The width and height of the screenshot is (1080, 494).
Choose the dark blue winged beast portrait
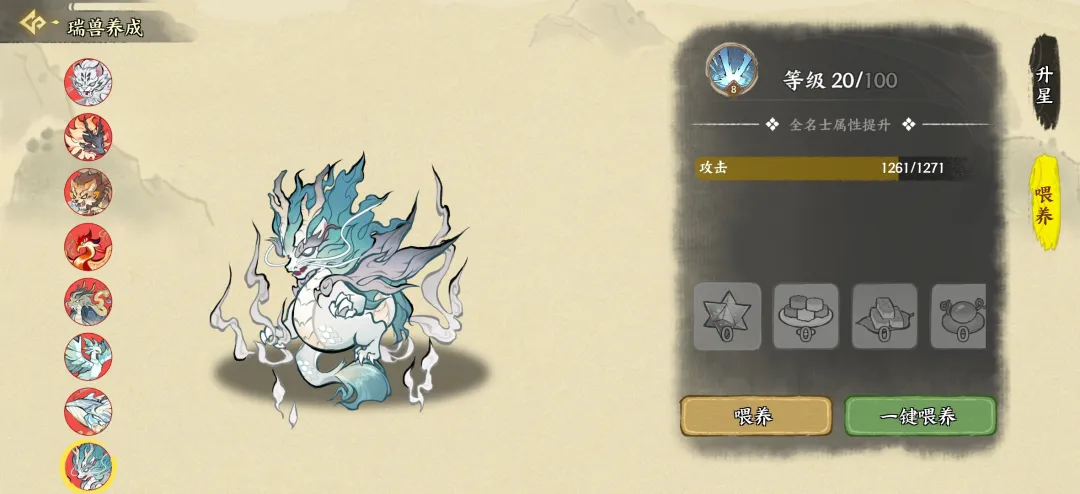point(88,136)
